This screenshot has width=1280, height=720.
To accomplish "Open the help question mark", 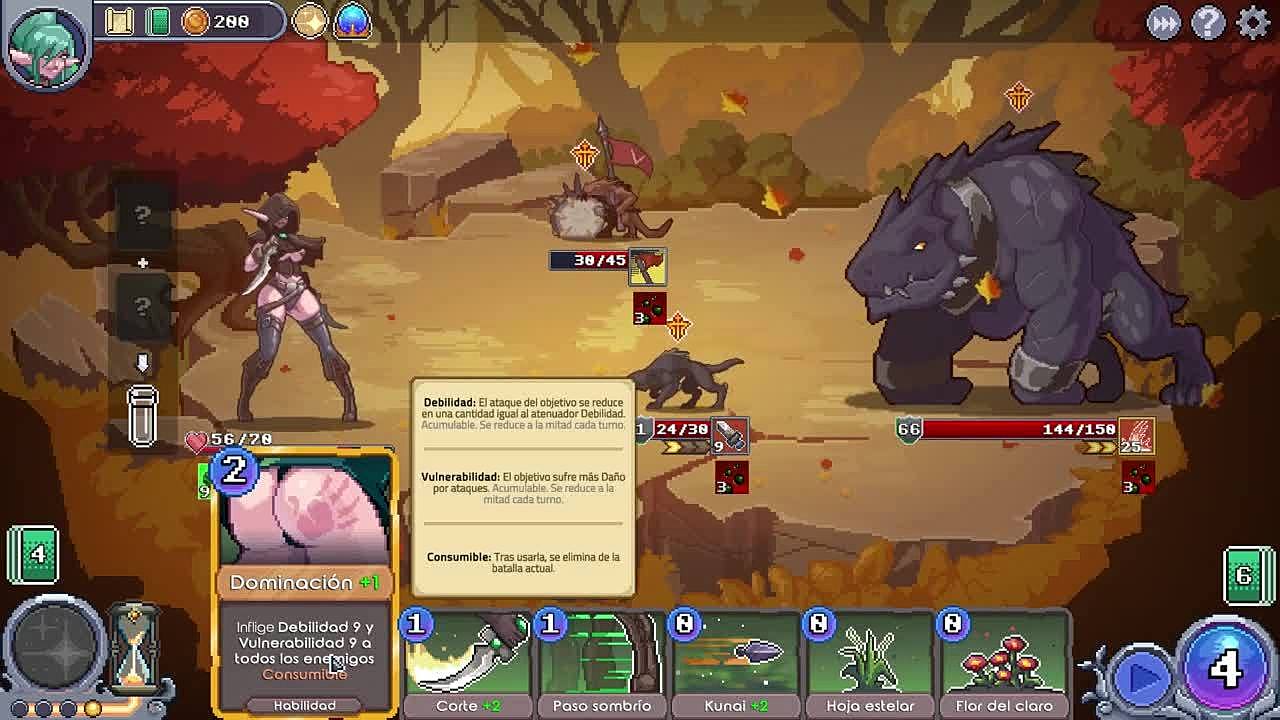I will pyautogui.click(x=1208, y=22).
